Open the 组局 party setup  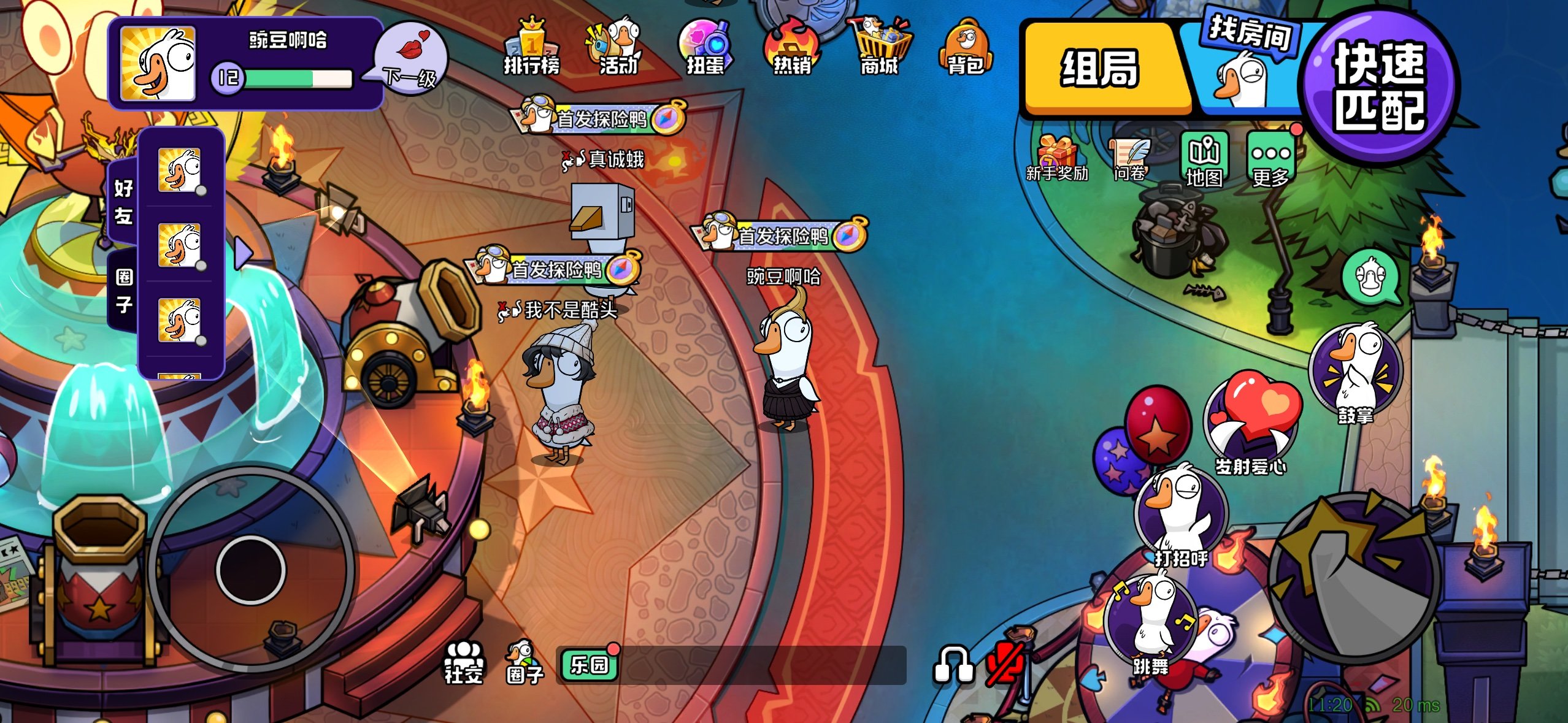(1101, 69)
